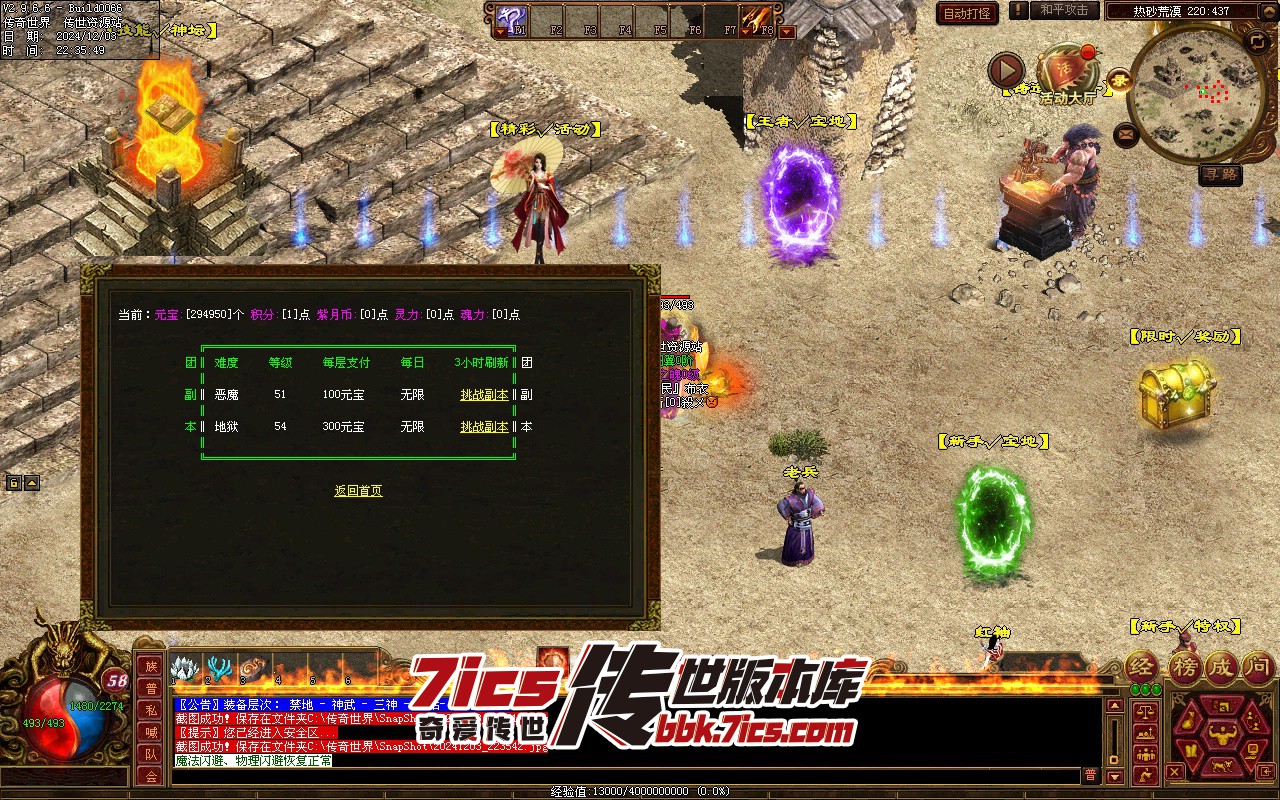The image size is (1280, 800).
Task: Open the 榜 rankings button
Action: (1183, 666)
